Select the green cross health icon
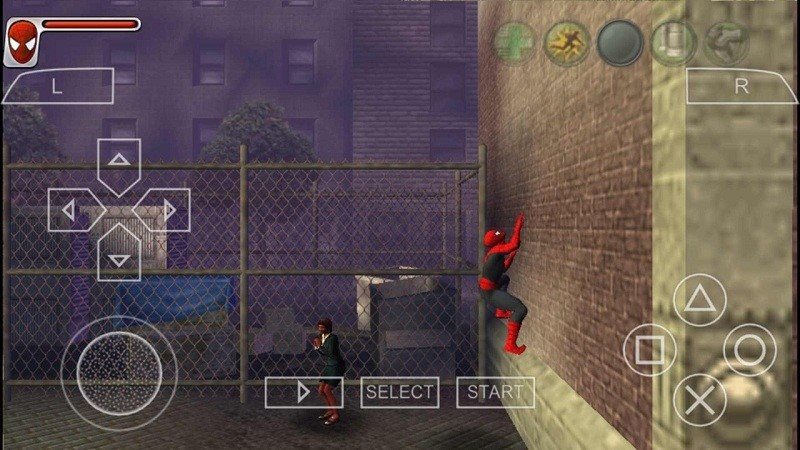The width and height of the screenshot is (800, 450). tap(516, 42)
